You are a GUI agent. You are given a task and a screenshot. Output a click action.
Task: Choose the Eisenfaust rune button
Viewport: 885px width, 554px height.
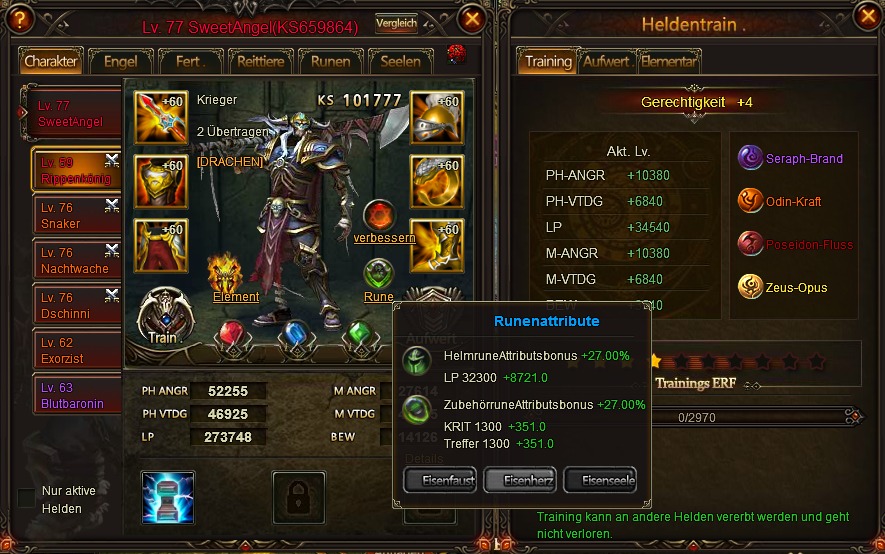point(440,480)
